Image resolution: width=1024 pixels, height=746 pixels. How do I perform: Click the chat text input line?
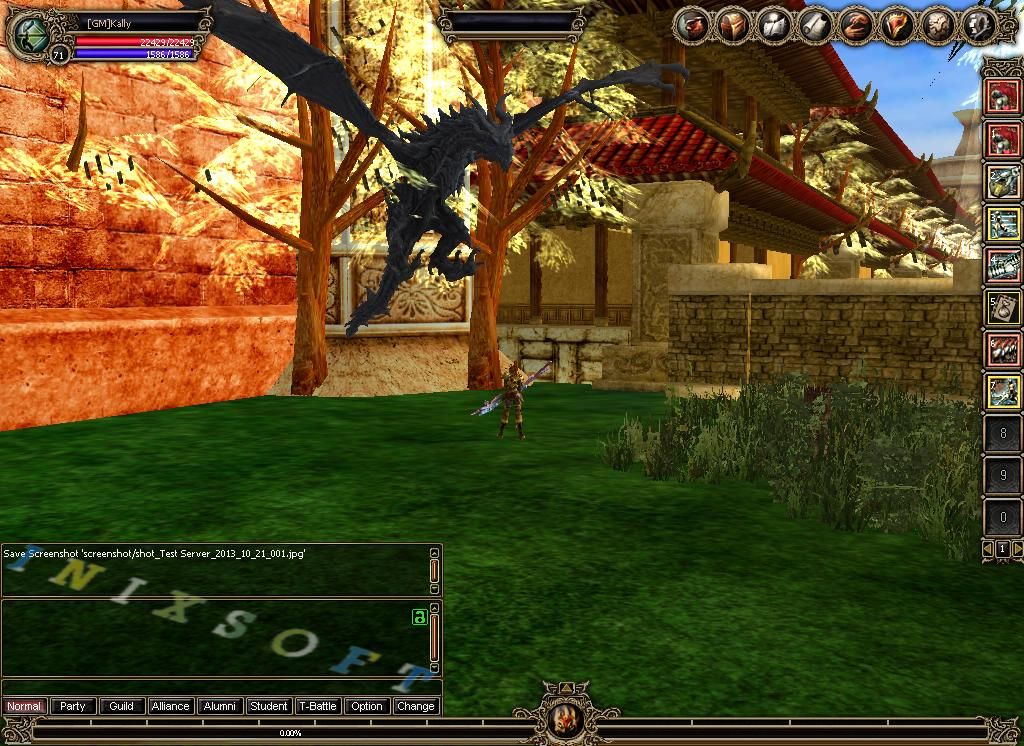(215, 687)
